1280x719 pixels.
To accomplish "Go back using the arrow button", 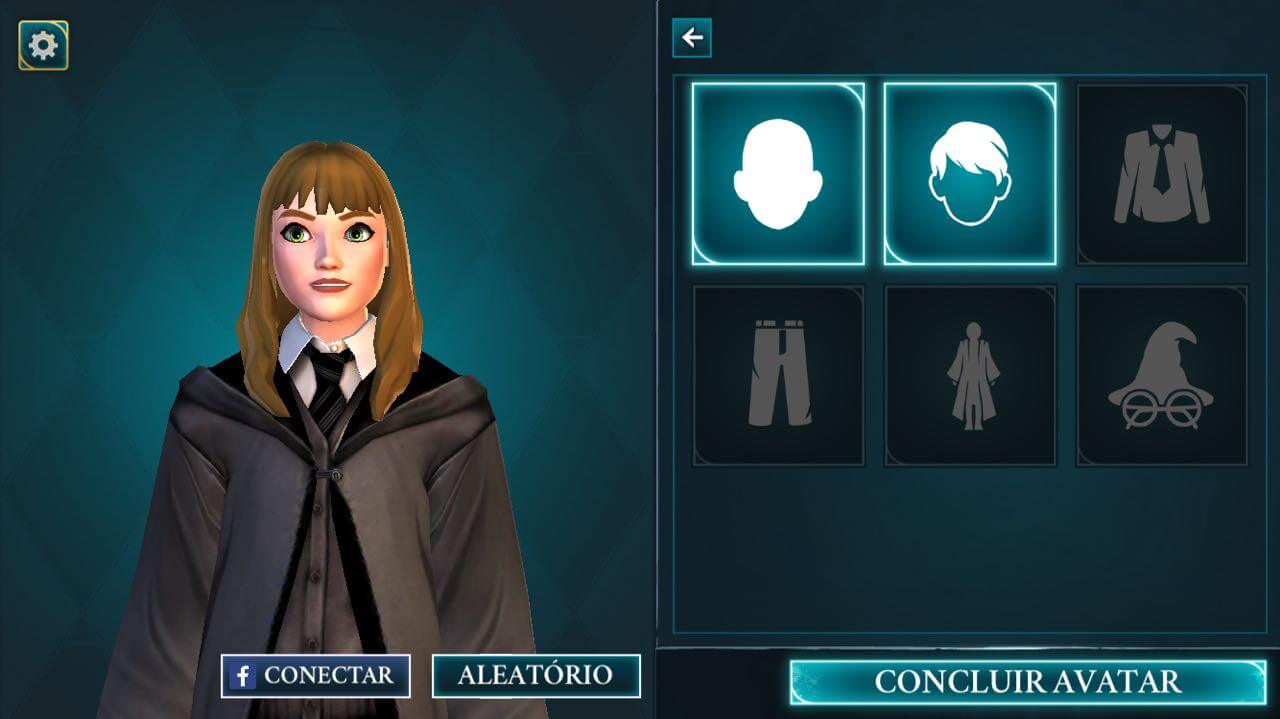I will click(x=692, y=38).
